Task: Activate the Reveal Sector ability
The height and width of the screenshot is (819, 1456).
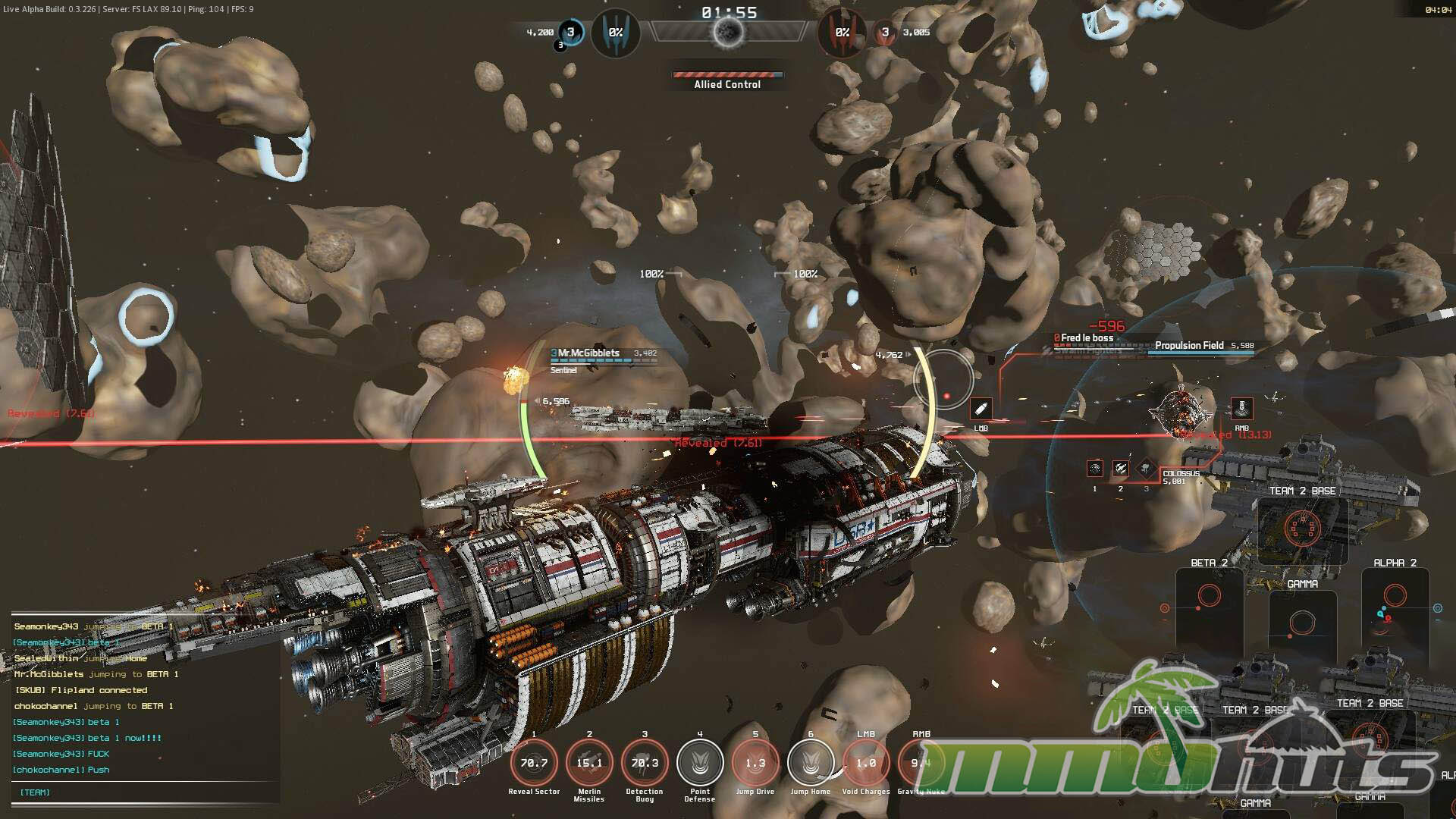Action: (534, 763)
